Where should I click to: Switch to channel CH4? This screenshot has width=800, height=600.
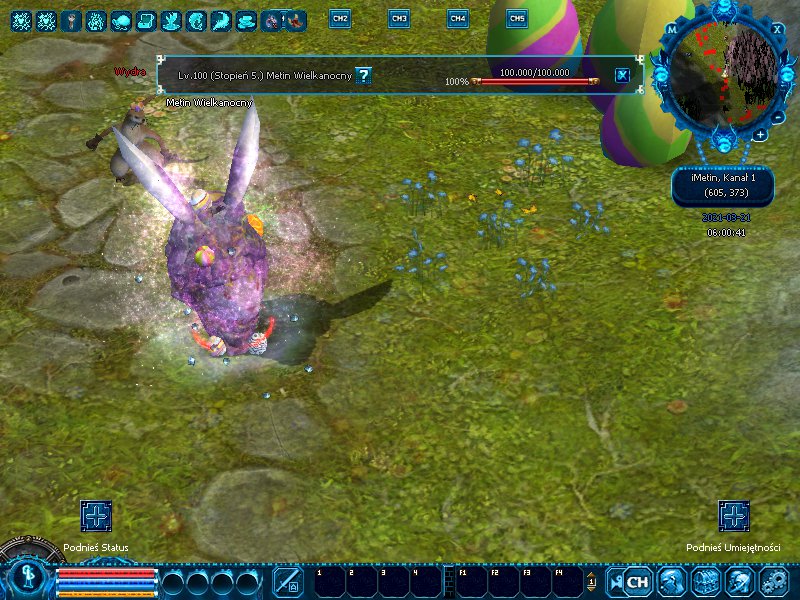[457, 19]
